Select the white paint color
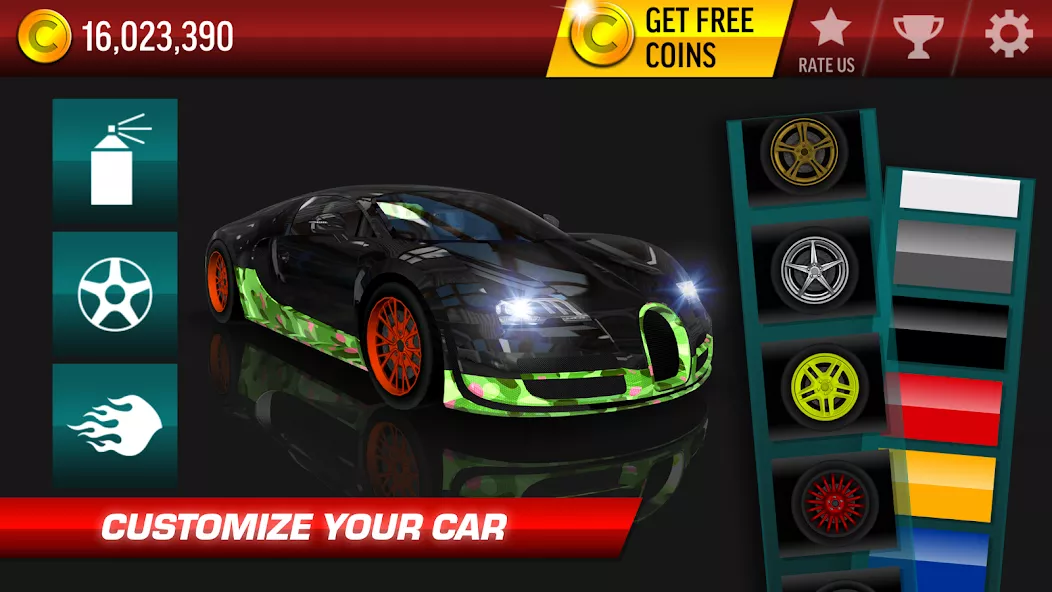Image resolution: width=1052 pixels, height=592 pixels. click(959, 192)
